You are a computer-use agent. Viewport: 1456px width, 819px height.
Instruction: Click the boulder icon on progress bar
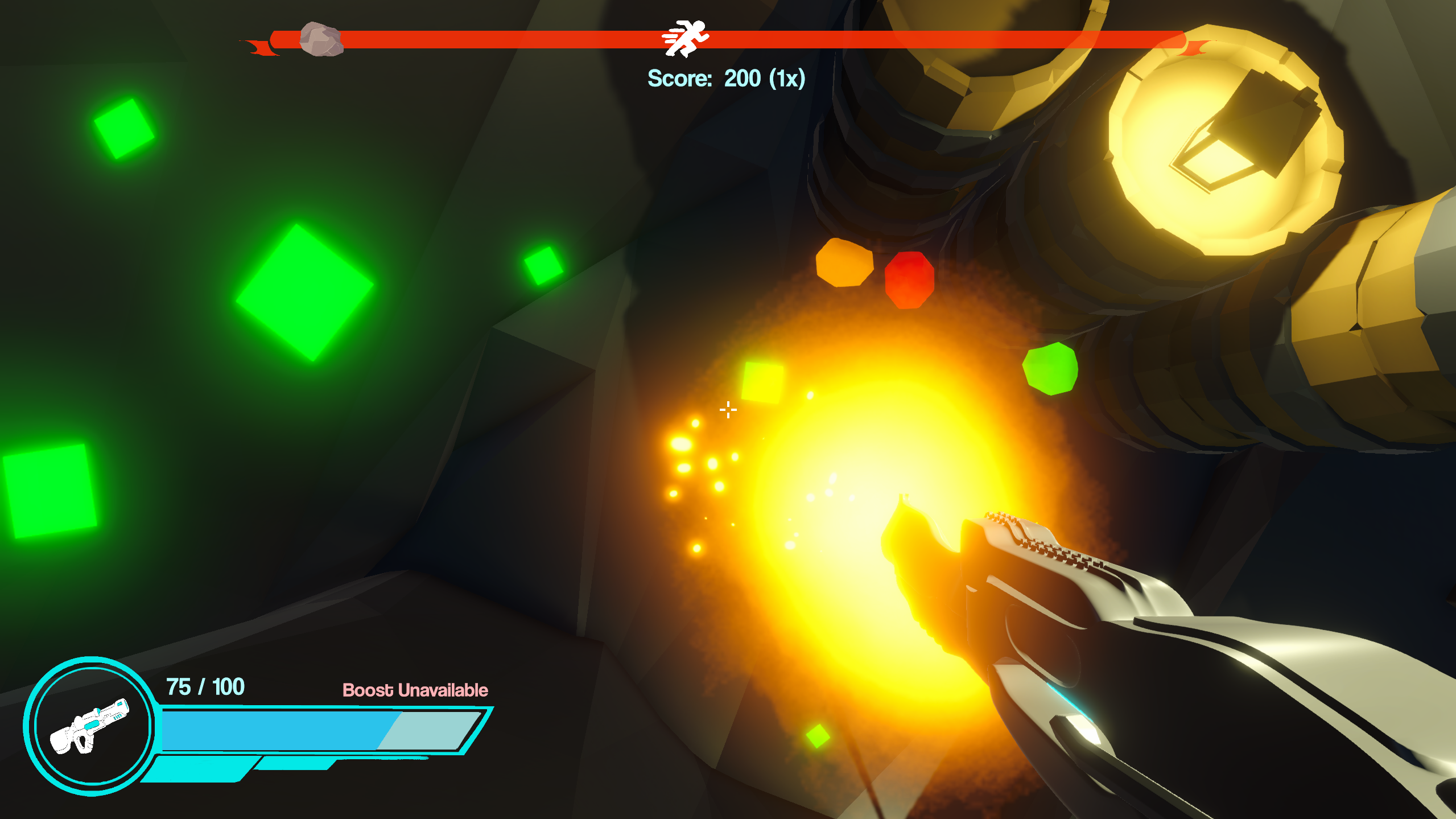point(321,39)
